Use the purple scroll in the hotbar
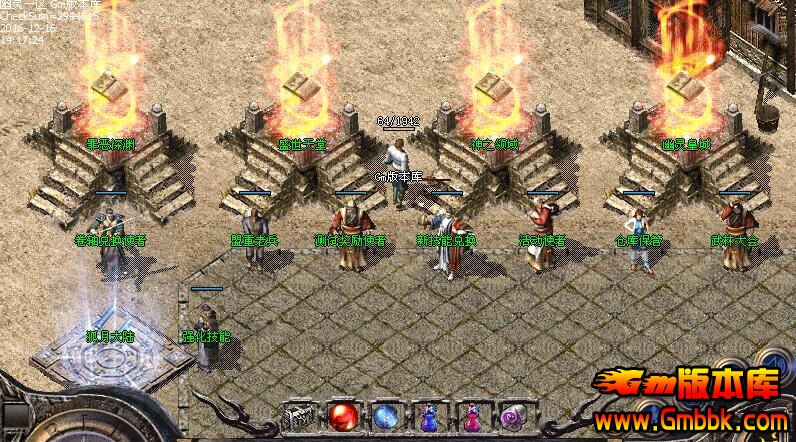 click(515, 416)
